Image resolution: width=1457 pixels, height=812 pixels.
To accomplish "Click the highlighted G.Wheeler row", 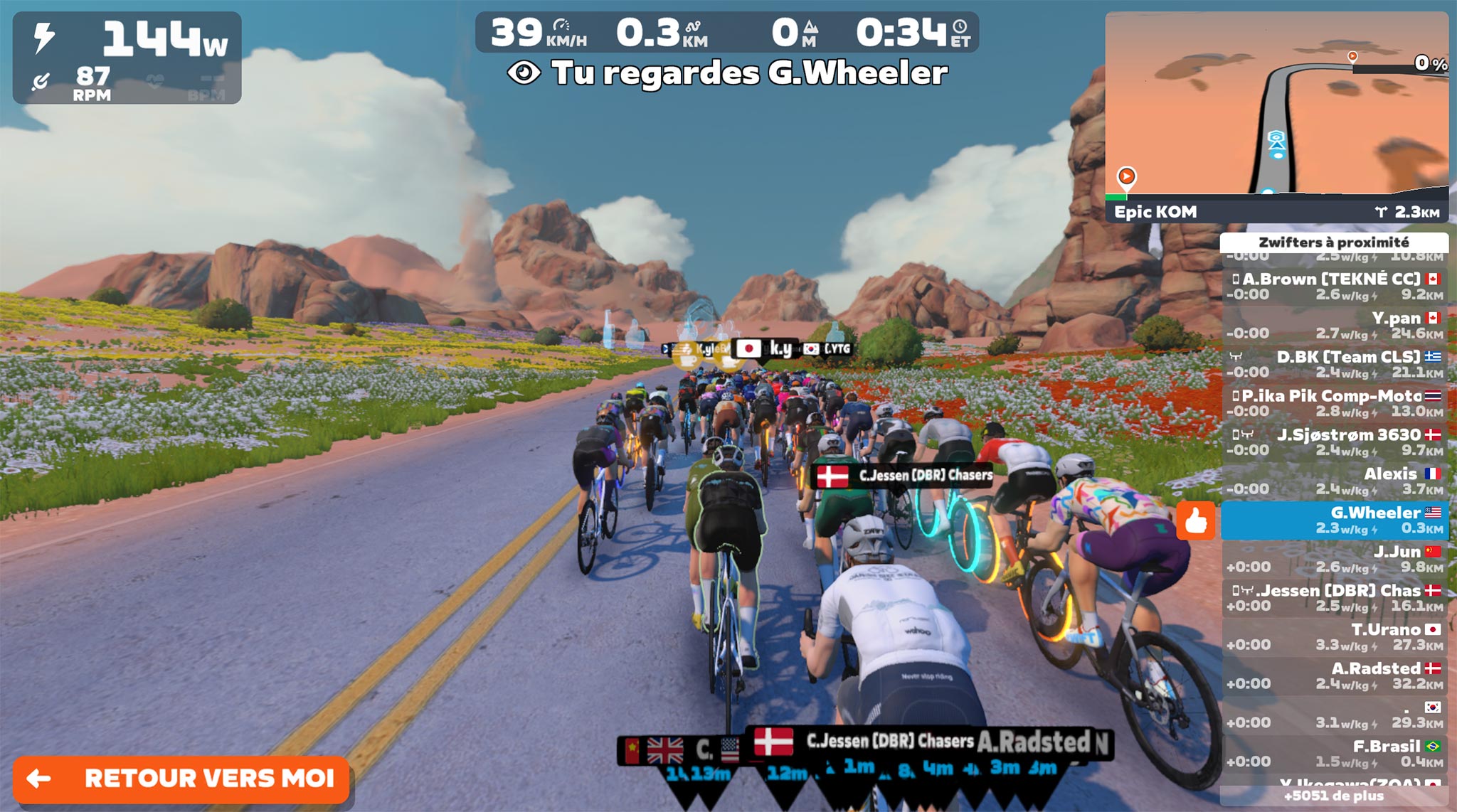I will [1335, 520].
